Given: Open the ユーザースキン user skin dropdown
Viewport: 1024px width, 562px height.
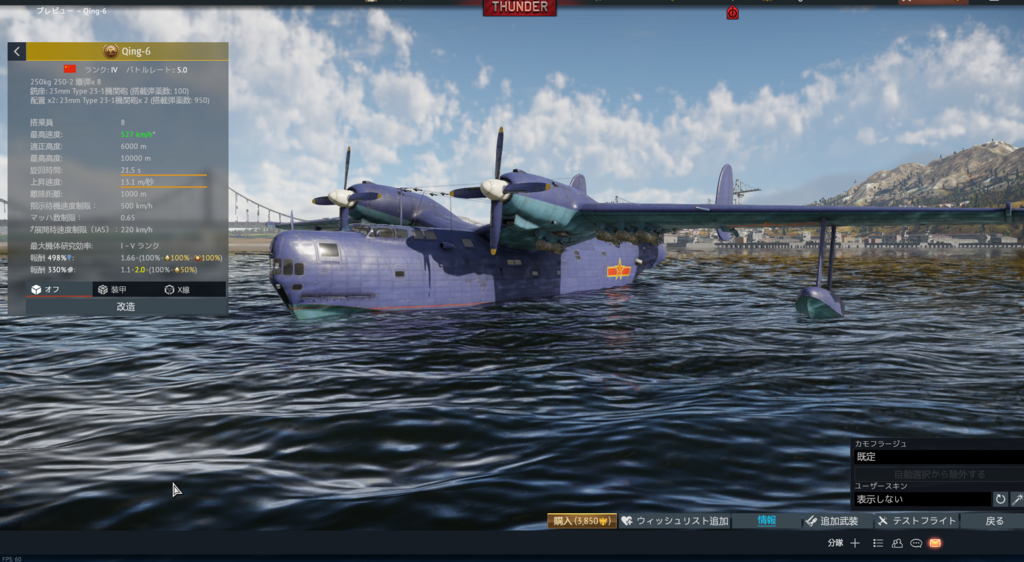Looking at the screenshot, I should (921, 498).
